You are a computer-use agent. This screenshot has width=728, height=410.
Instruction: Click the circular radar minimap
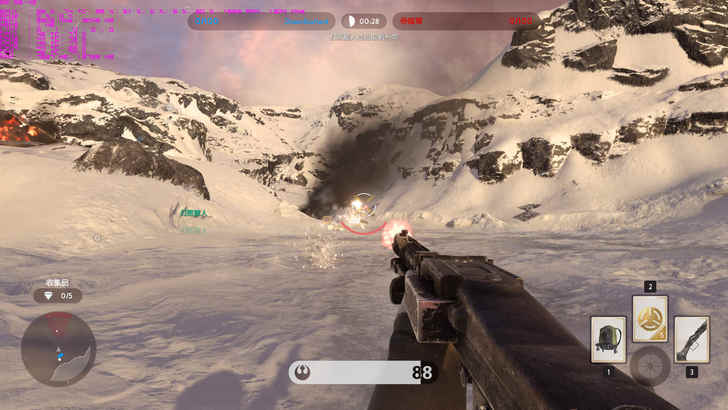tap(58, 348)
